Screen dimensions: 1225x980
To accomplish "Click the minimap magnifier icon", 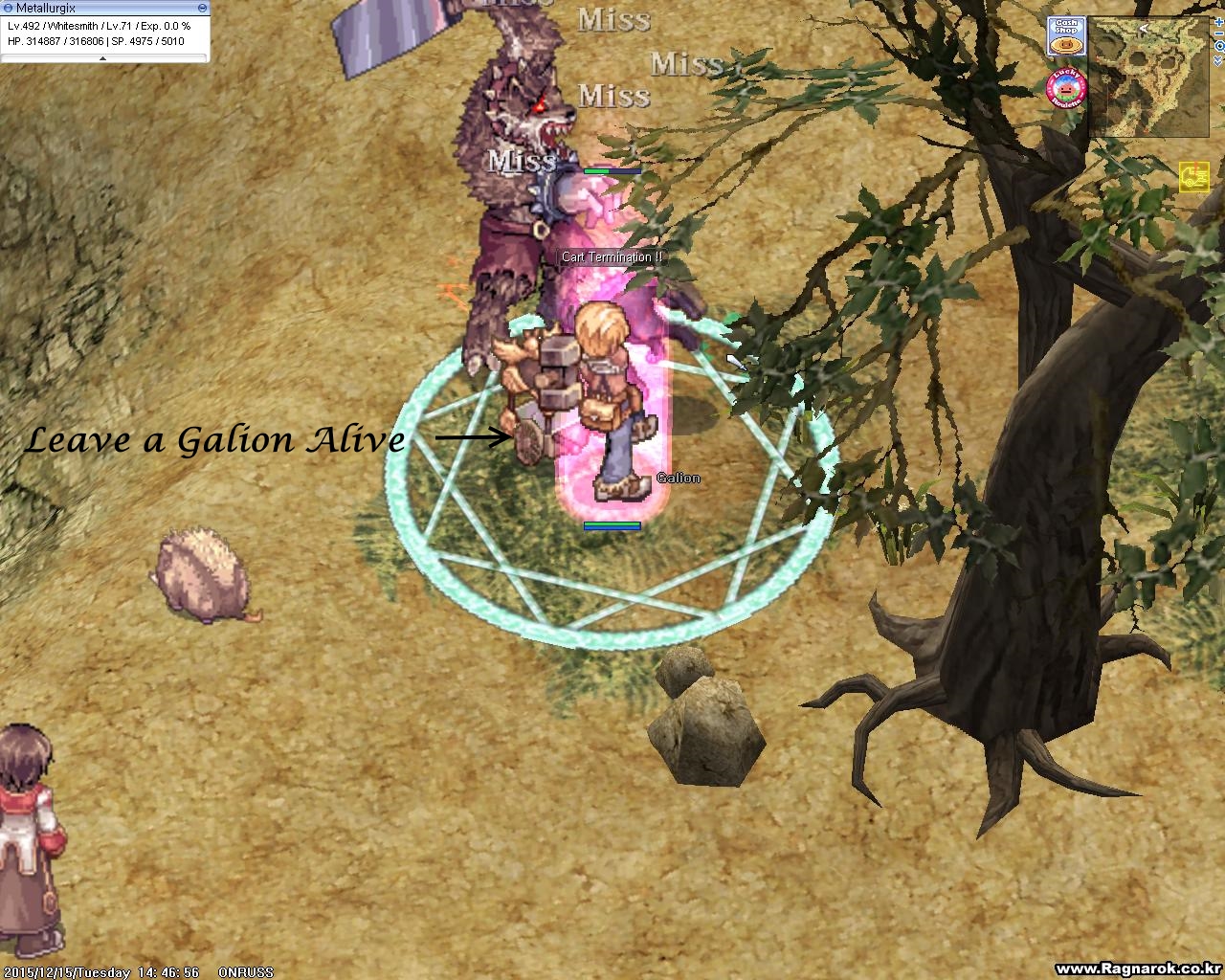I will 1220,47.
